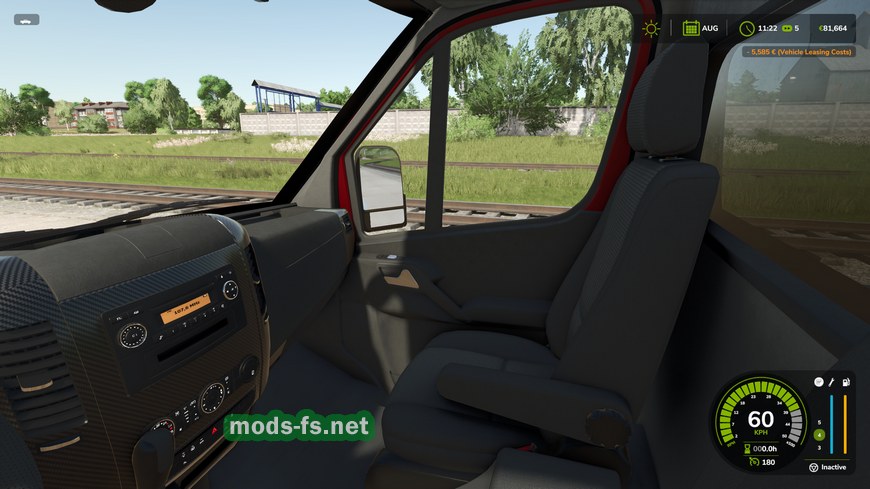Open the AUG calendar icon
This screenshot has width=870, height=489.
[691, 28]
